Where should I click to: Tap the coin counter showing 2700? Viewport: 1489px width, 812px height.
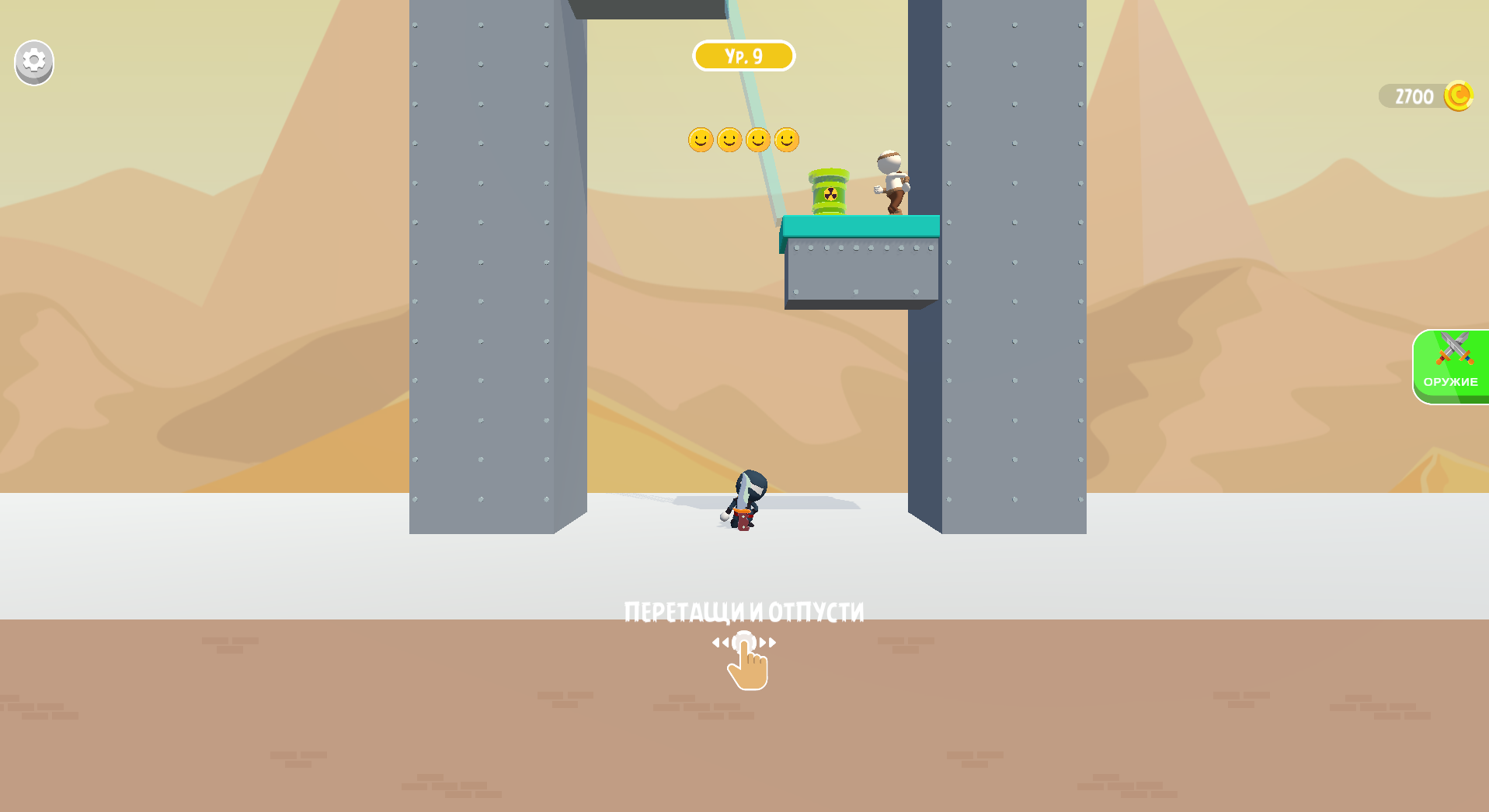(1415, 95)
